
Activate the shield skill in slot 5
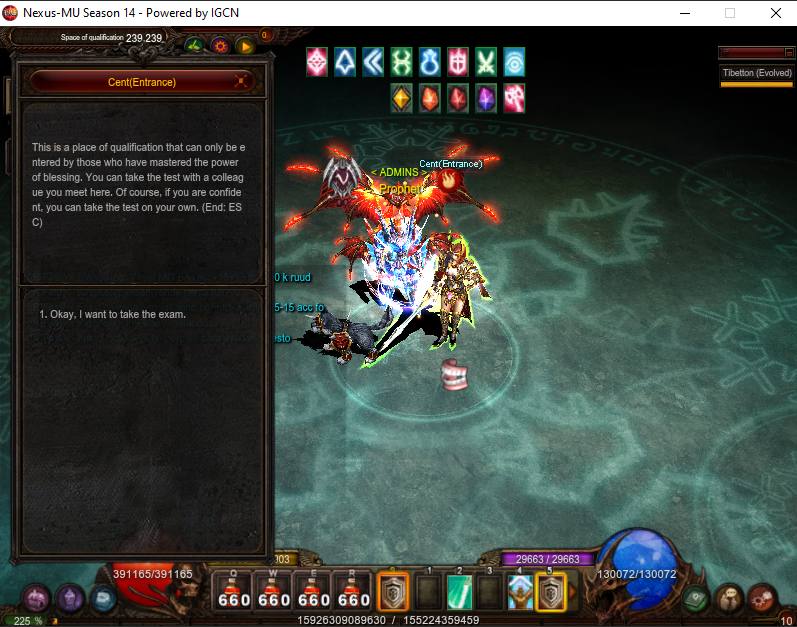(x=551, y=592)
